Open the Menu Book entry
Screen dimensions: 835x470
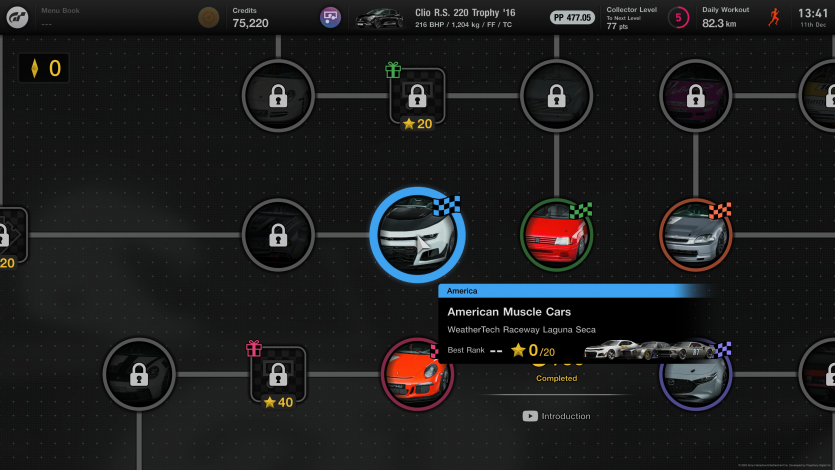[60, 17]
